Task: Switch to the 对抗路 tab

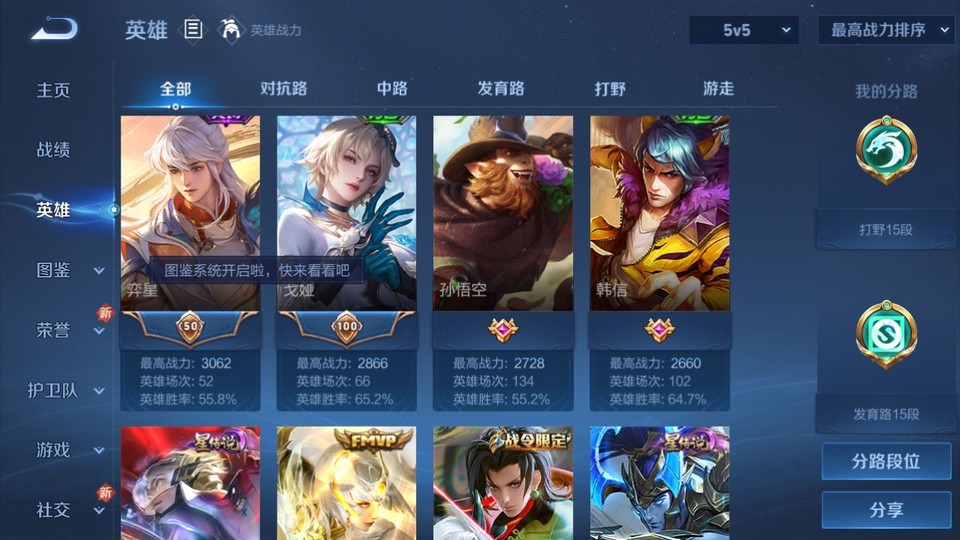Action: tap(283, 88)
